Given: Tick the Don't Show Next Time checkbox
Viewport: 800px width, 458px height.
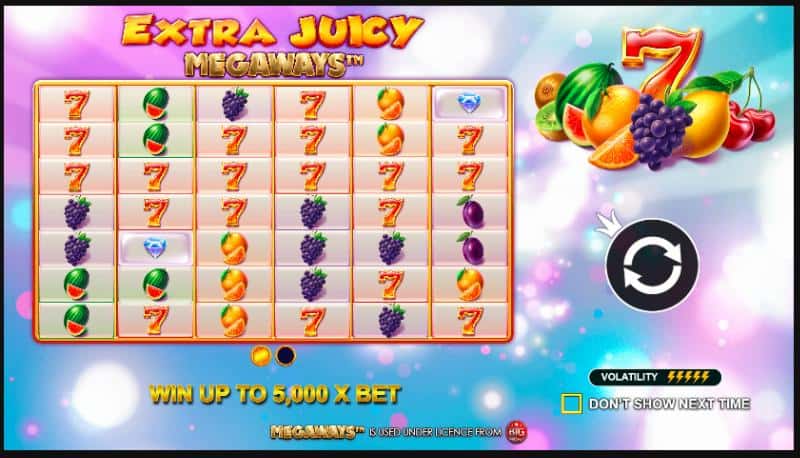Looking at the screenshot, I should tap(571, 404).
